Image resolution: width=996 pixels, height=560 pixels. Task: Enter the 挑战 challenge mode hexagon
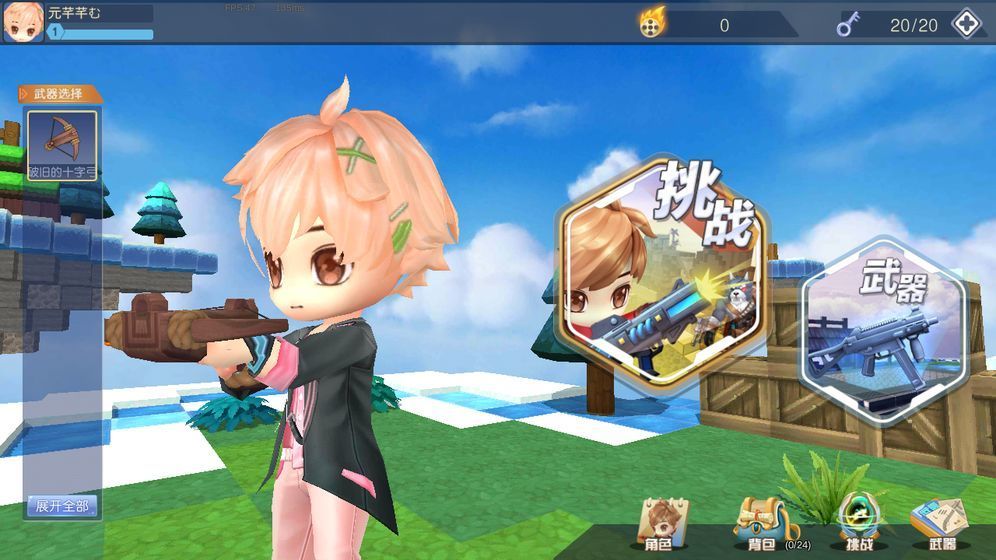click(661, 273)
